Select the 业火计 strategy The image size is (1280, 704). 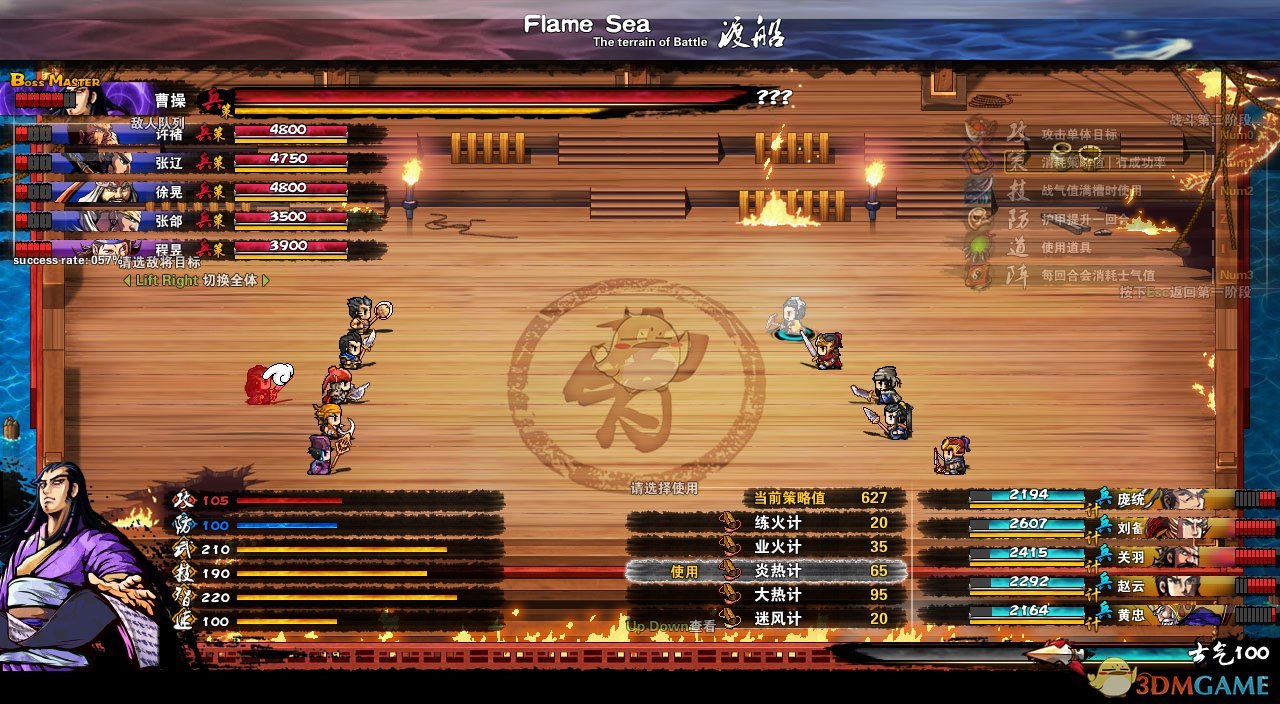(x=776, y=546)
